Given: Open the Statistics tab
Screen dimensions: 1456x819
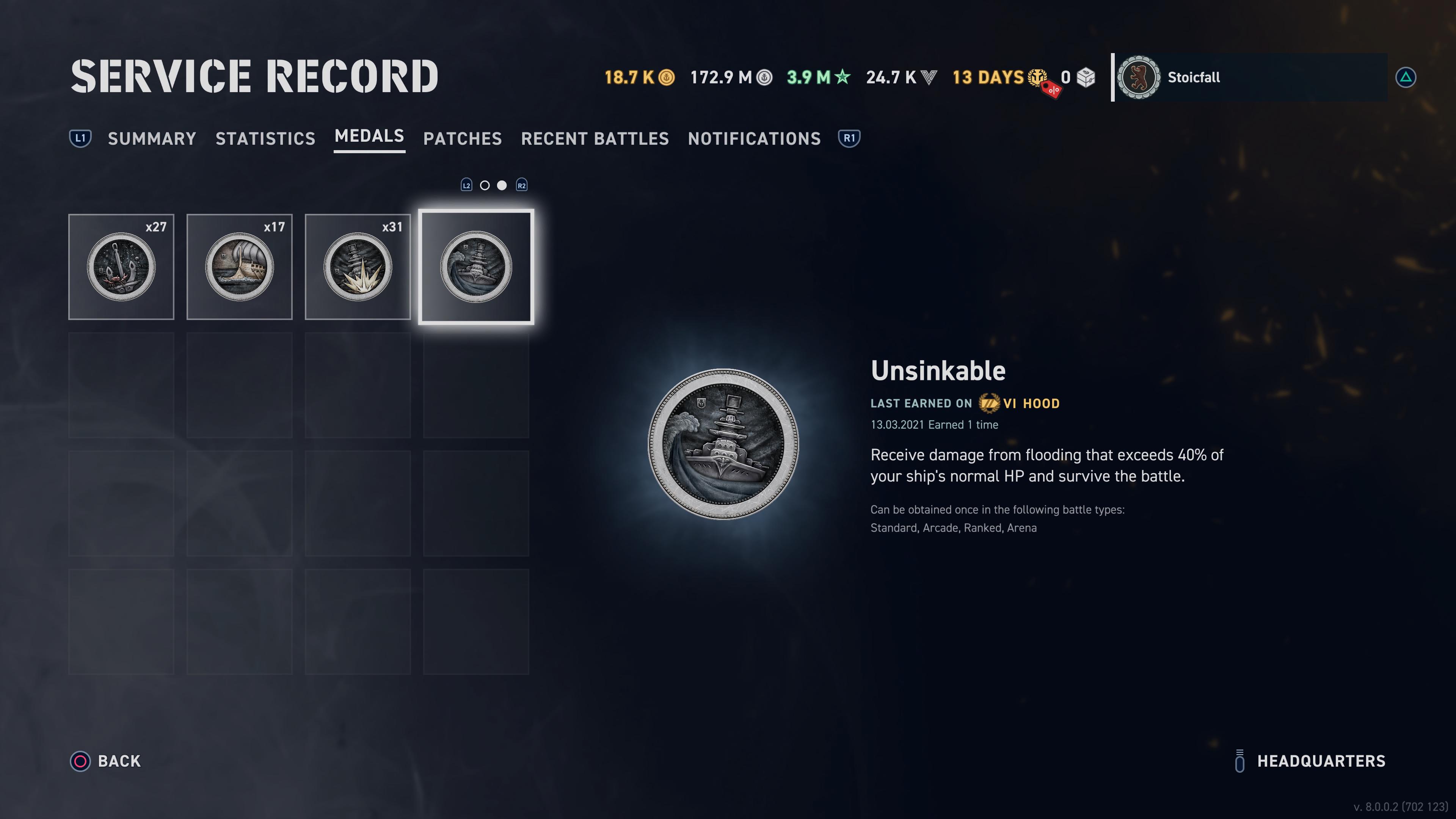Looking at the screenshot, I should [x=265, y=138].
